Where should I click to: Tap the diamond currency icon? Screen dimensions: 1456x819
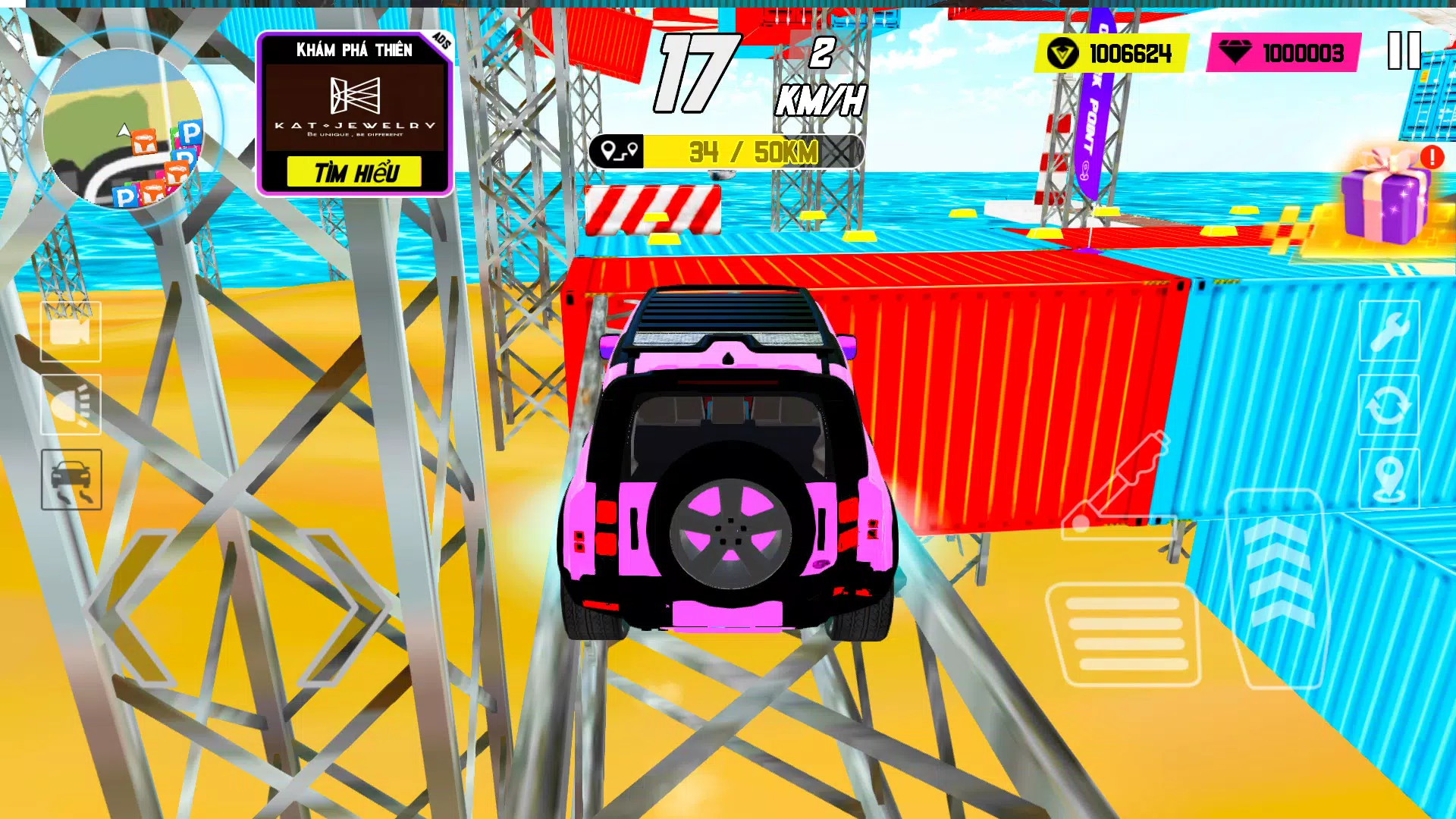pyautogui.click(x=1236, y=53)
